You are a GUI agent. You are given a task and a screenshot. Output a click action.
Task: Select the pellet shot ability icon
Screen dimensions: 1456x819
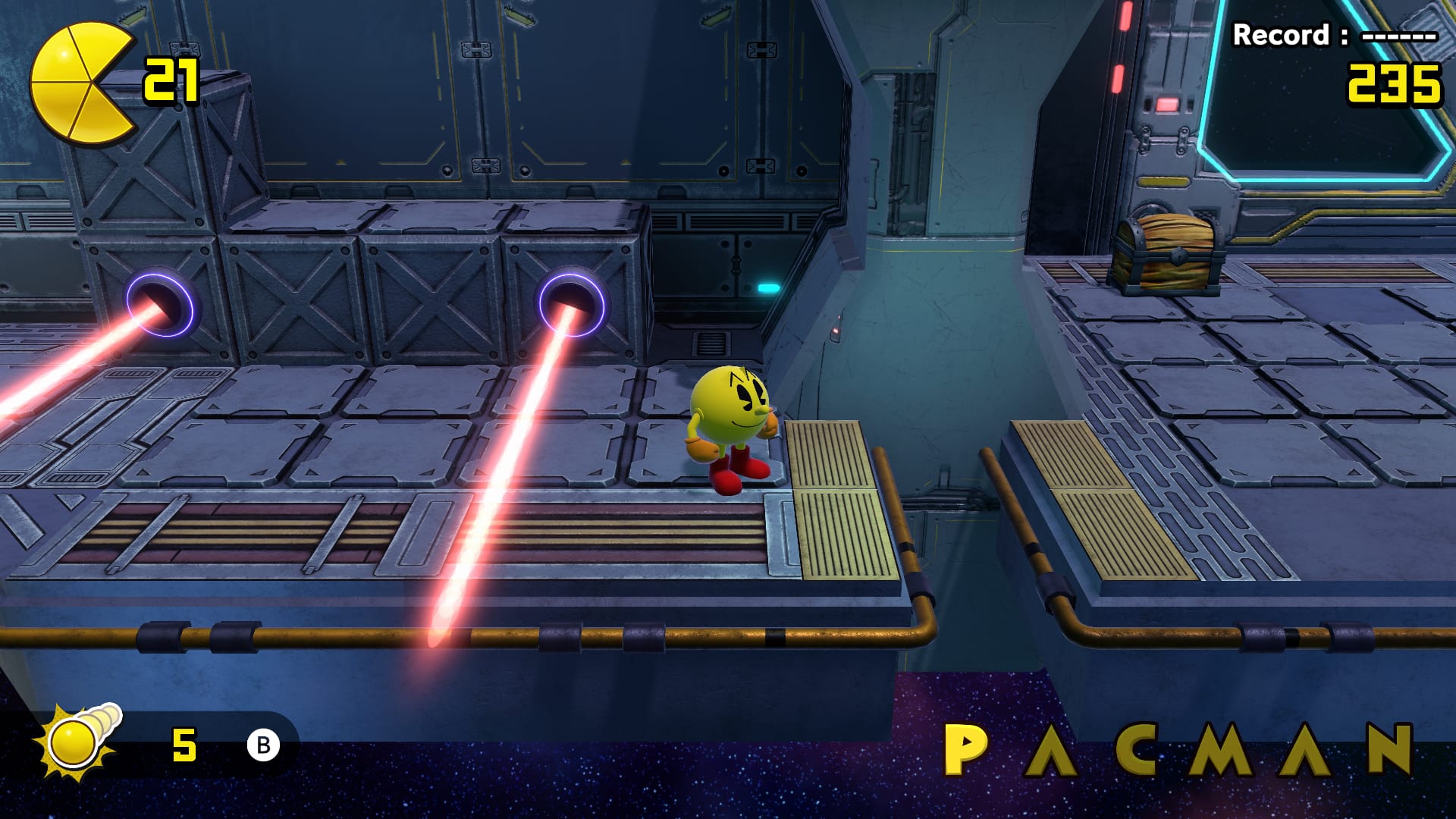tap(77, 742)
